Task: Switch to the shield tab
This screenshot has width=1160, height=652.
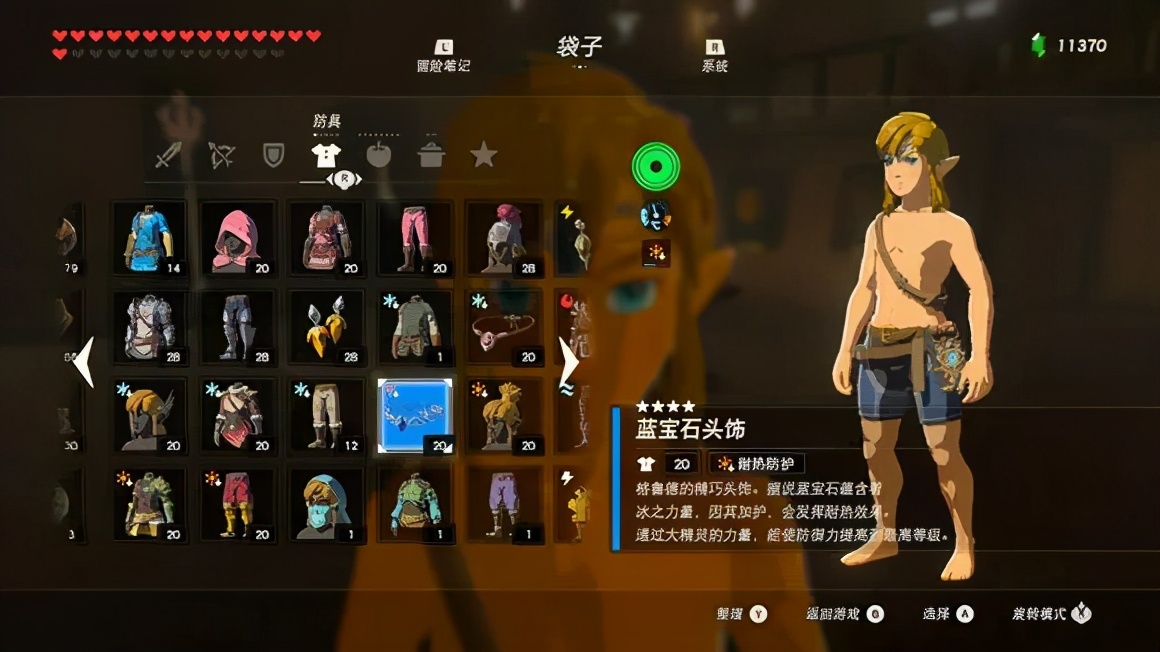Action: pyautogui.click(x=273, y=156)
